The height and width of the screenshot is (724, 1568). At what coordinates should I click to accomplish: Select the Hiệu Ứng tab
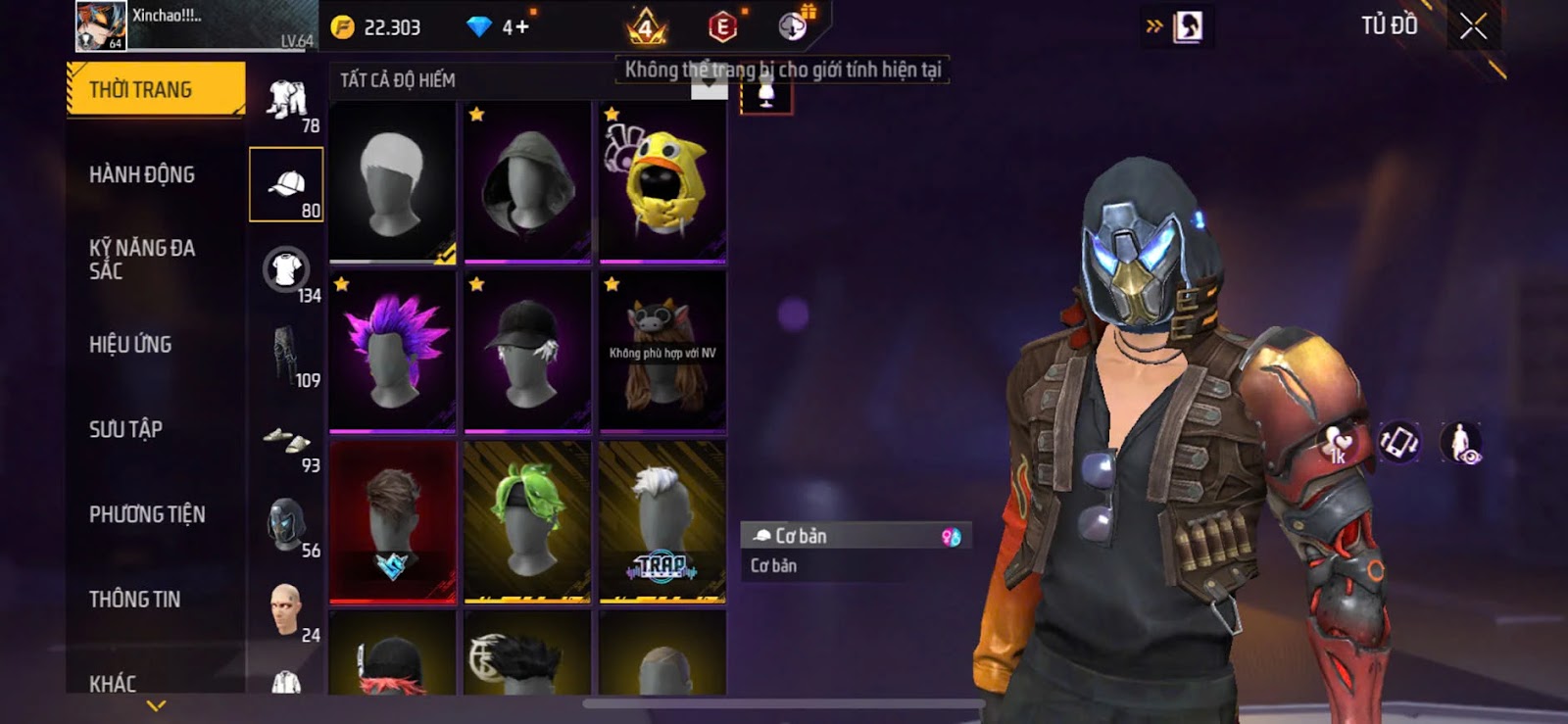coord(130,345)
